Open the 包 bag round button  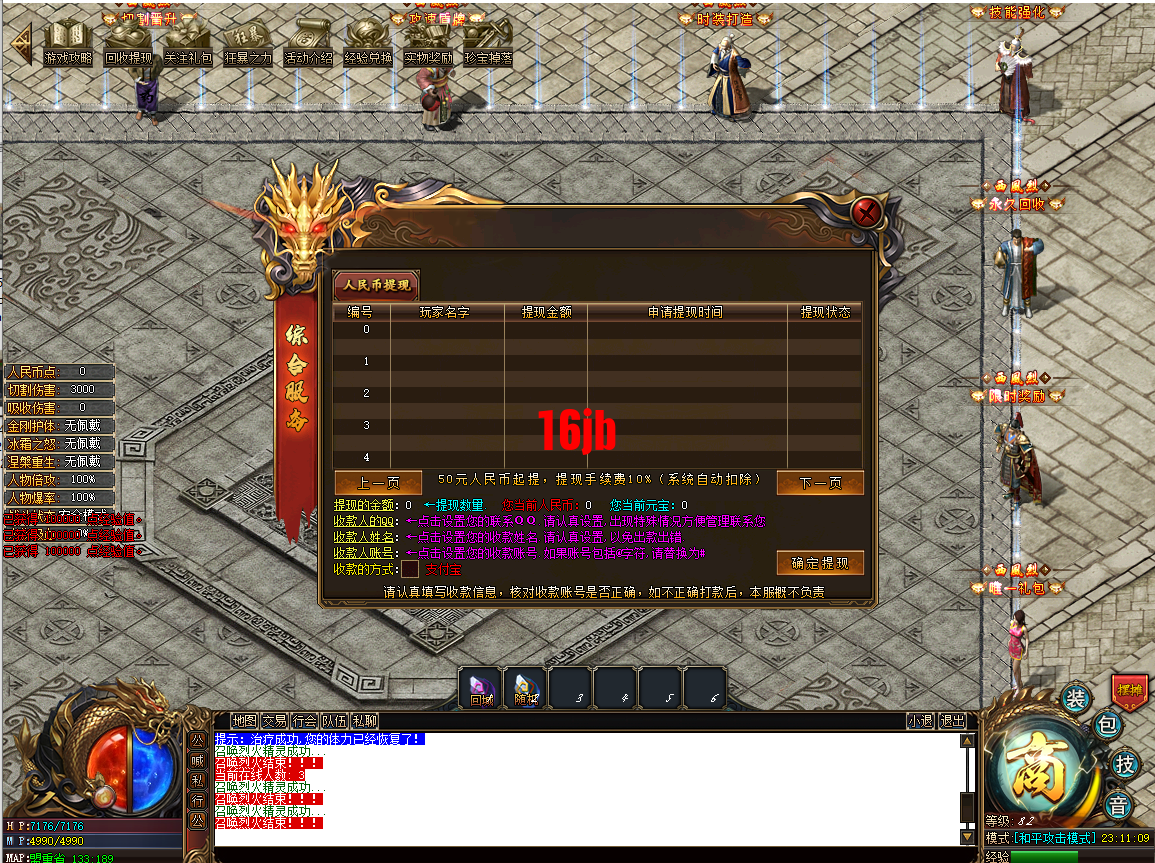(1108, 725)
